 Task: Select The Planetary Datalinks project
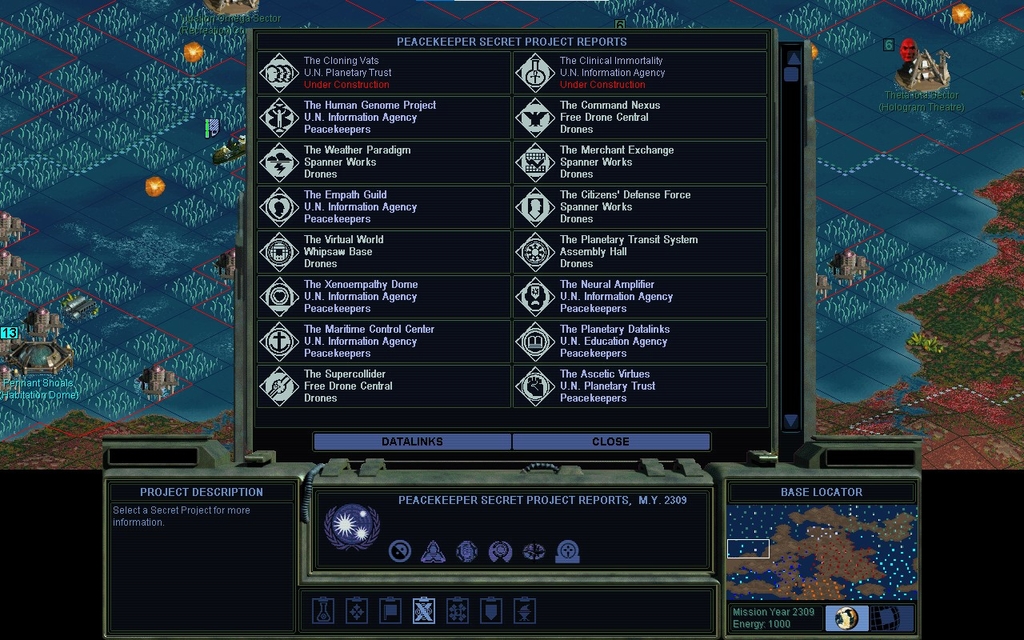click(640, 341)
